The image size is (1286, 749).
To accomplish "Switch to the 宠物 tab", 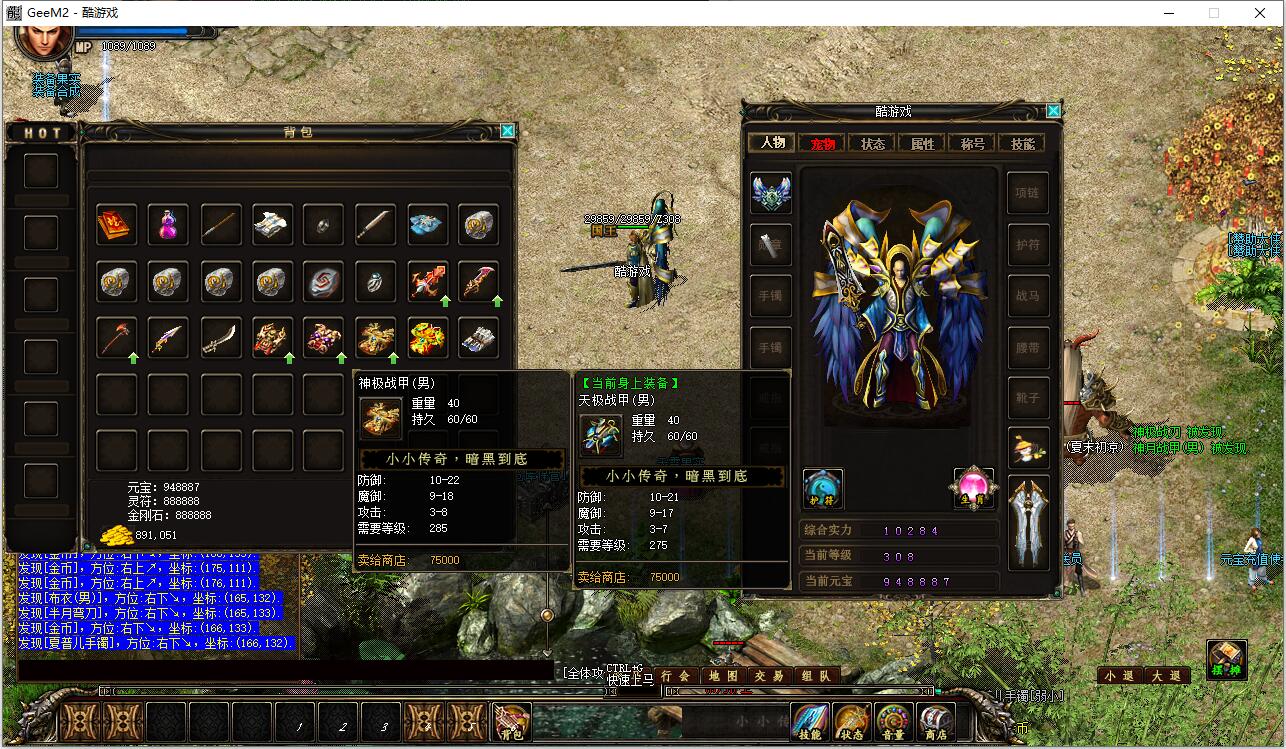I will (x=822, y=144).
